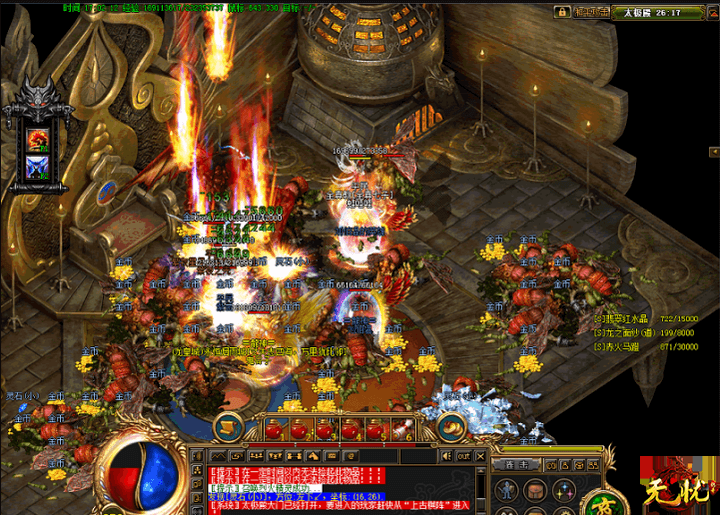The height and width of the screenshot is (515, 720).
Task: Activate the F2 blue ice skill icon
Action: click(x=40, y=165)
